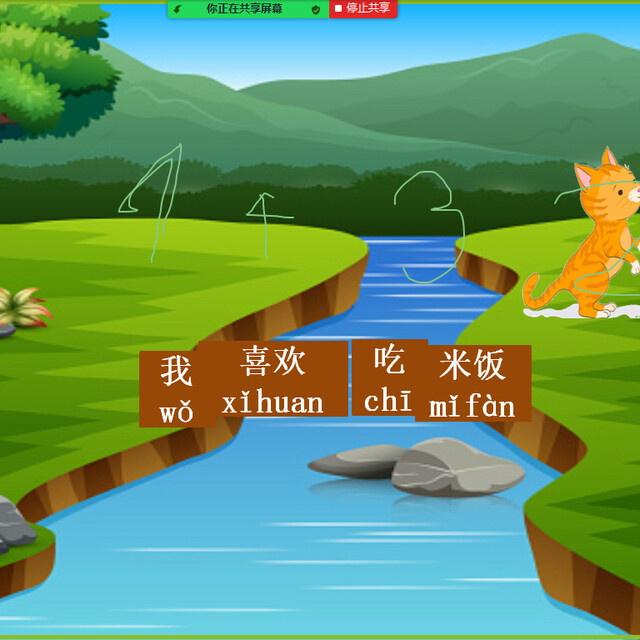Select the 我 wǒ word tile
Screen dimensions: 640x640
174,389
